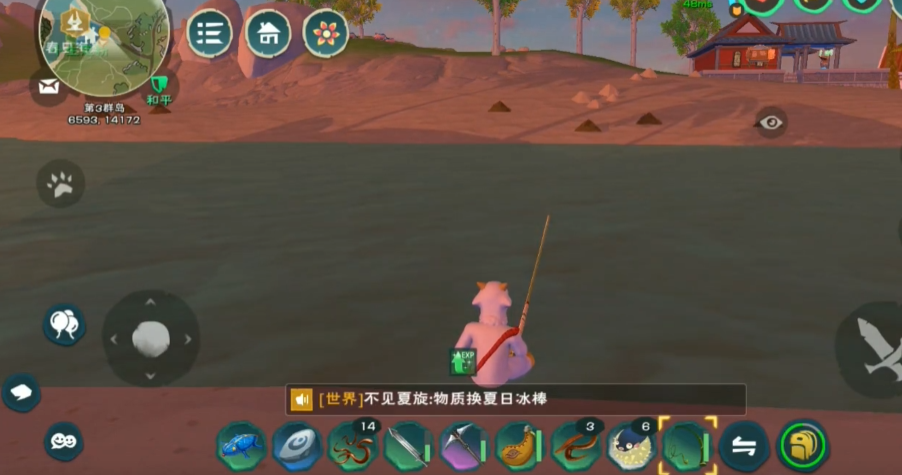Select the round shield hotbar slot
Viewport: 902px width, 475px height.
(x=297, y=445)
